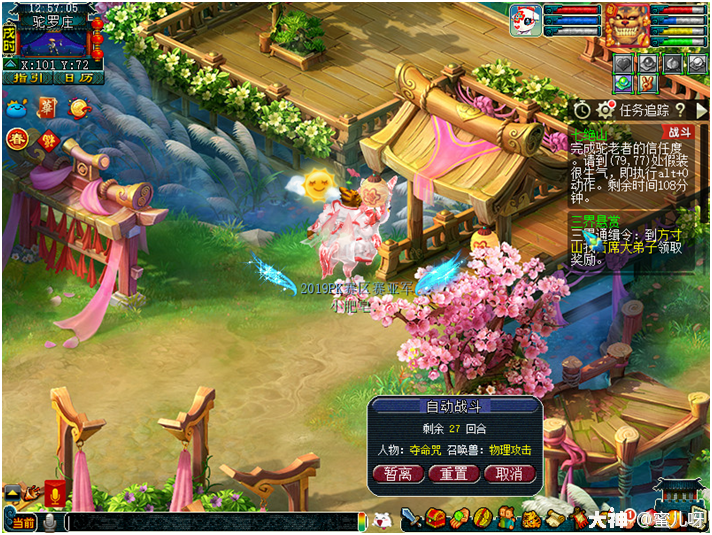Click the quest tracker question mark help
The height and width of the screenshot is (535, 712).
click(679, 110)
